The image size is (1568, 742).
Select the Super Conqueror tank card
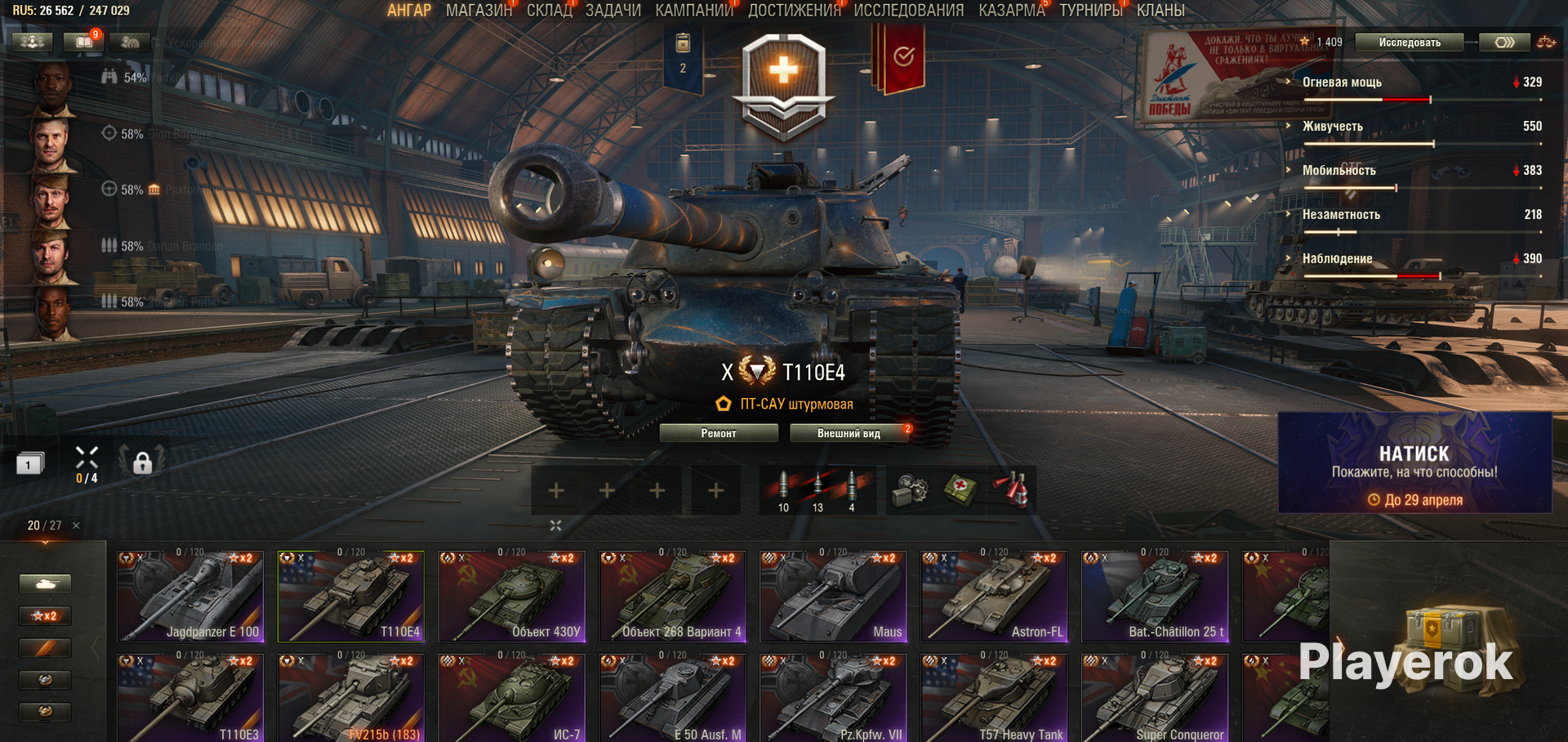(x=1155, y=700)
